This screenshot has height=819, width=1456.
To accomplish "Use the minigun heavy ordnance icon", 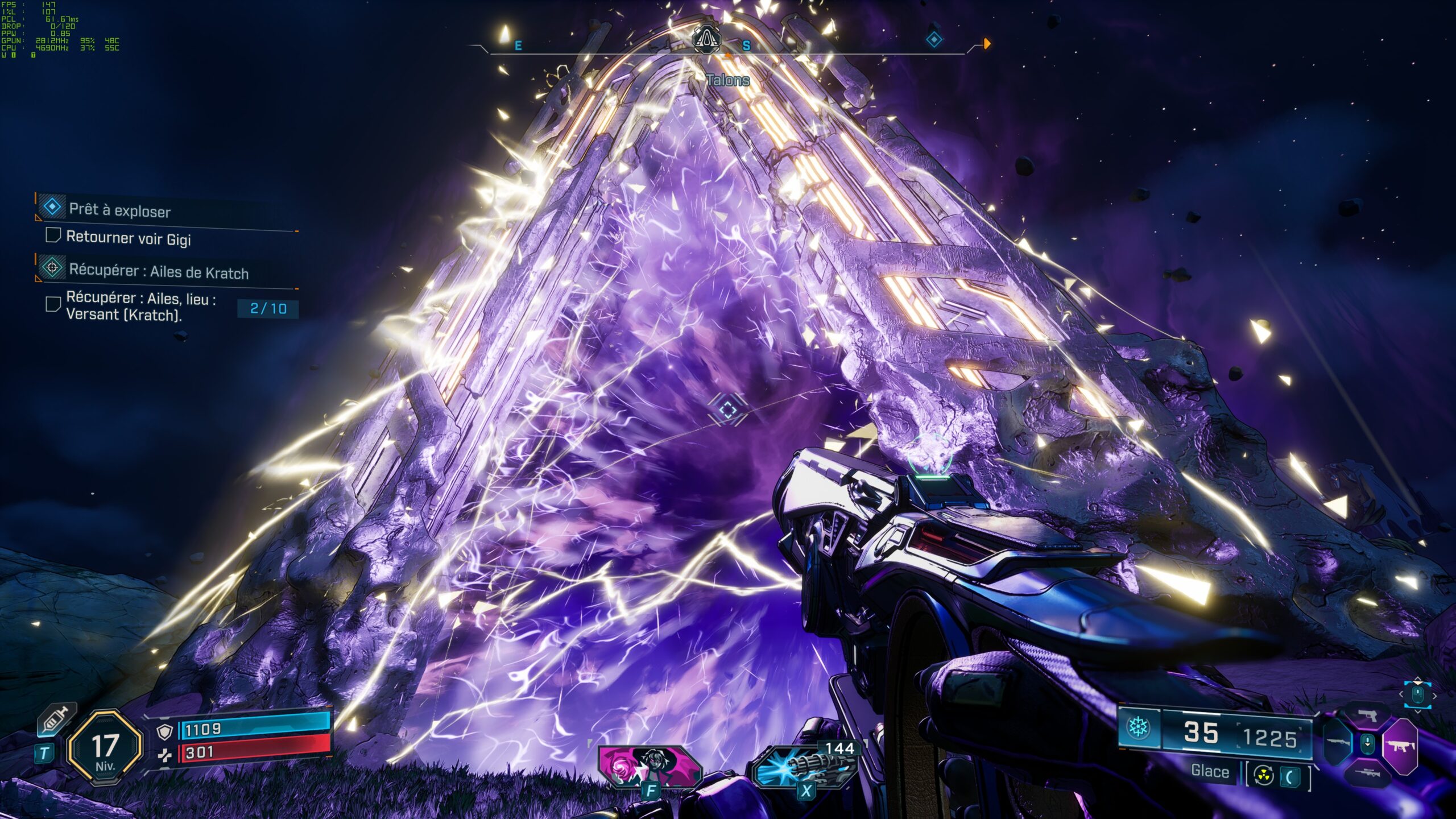I will click(x=804, y=768).
